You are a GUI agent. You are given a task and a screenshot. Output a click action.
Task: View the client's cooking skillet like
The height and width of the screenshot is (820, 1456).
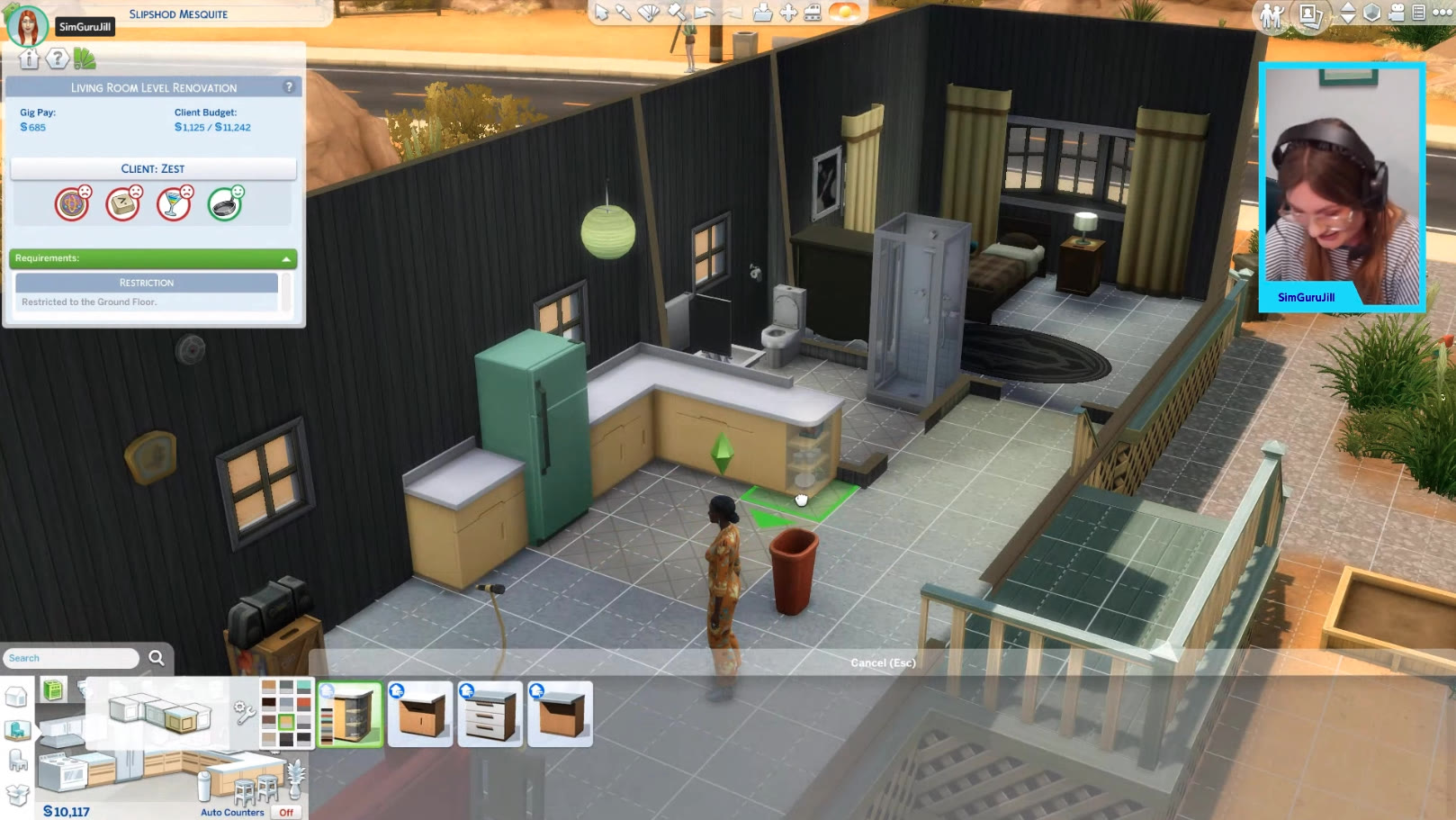click(x=225, y=204)
